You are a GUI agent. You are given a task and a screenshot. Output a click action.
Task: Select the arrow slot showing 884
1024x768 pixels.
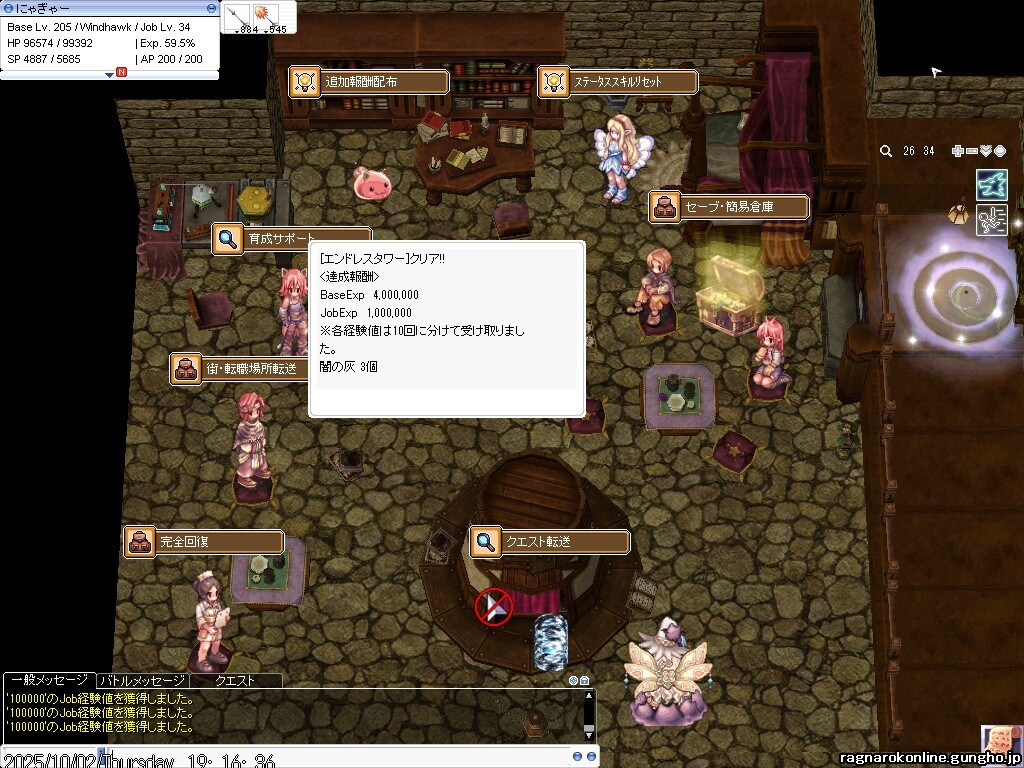(238, 17)
